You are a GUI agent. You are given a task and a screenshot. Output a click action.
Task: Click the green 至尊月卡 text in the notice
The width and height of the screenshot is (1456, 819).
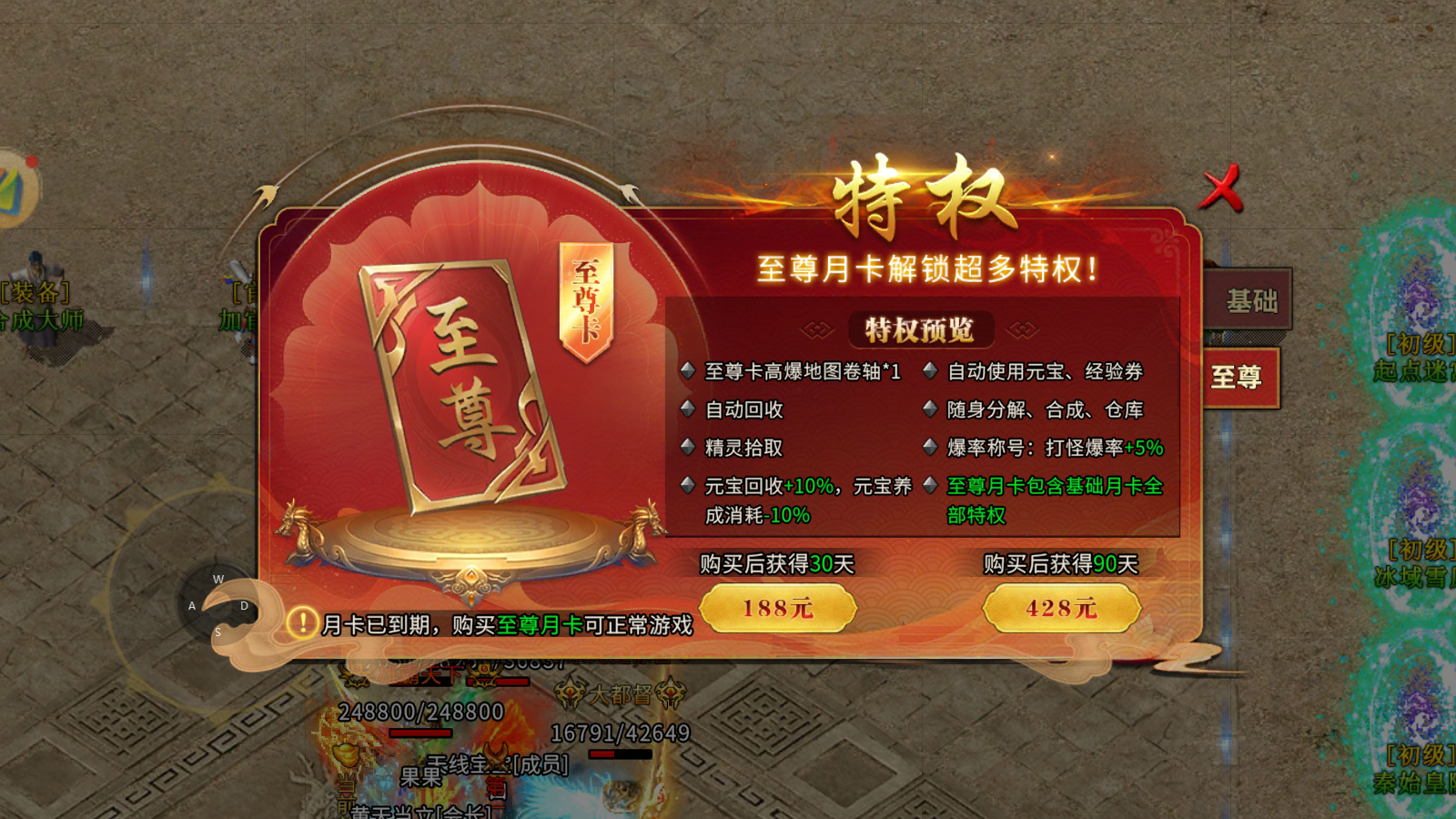[540, 624]
